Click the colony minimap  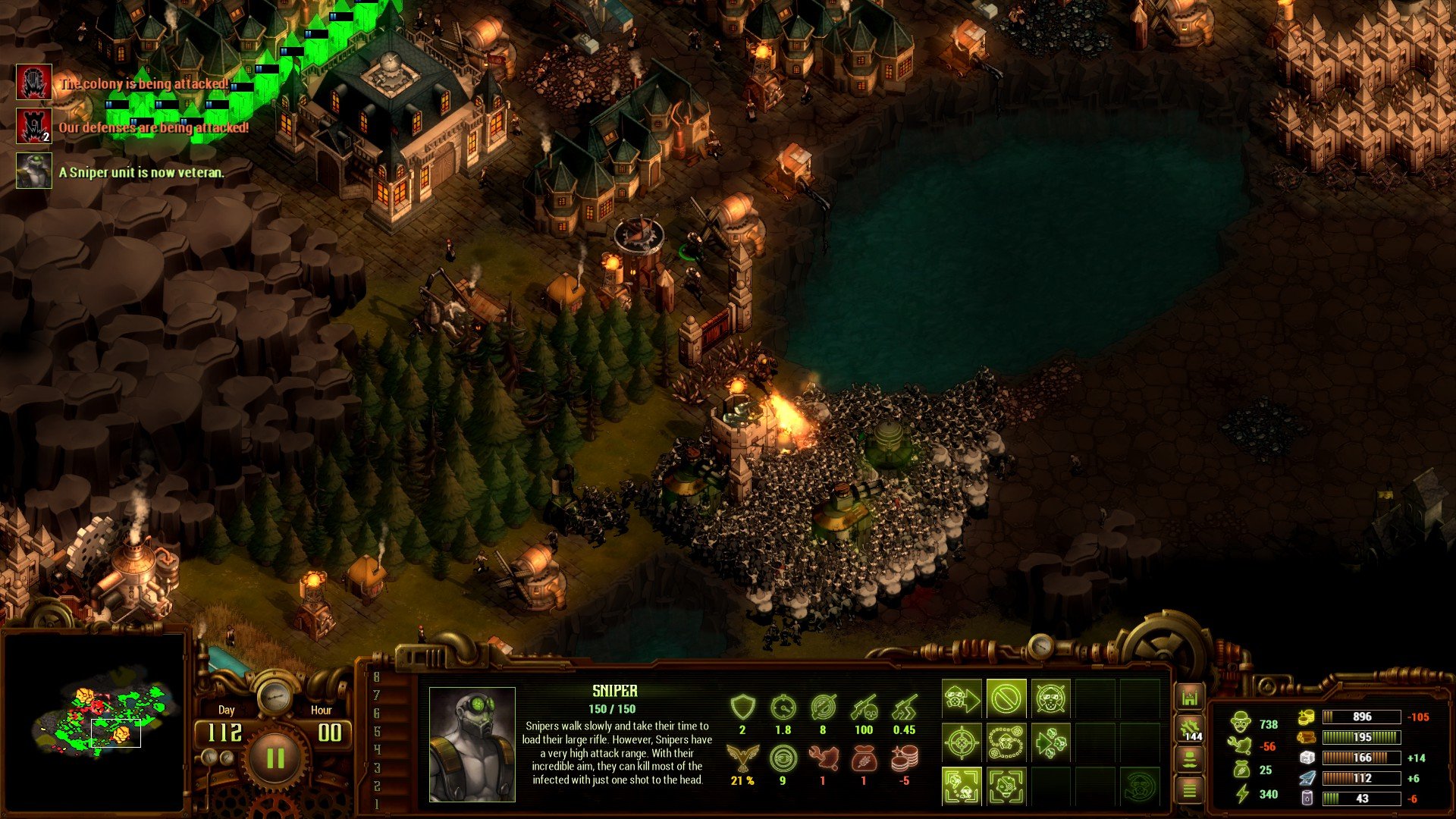click(93, 720)
